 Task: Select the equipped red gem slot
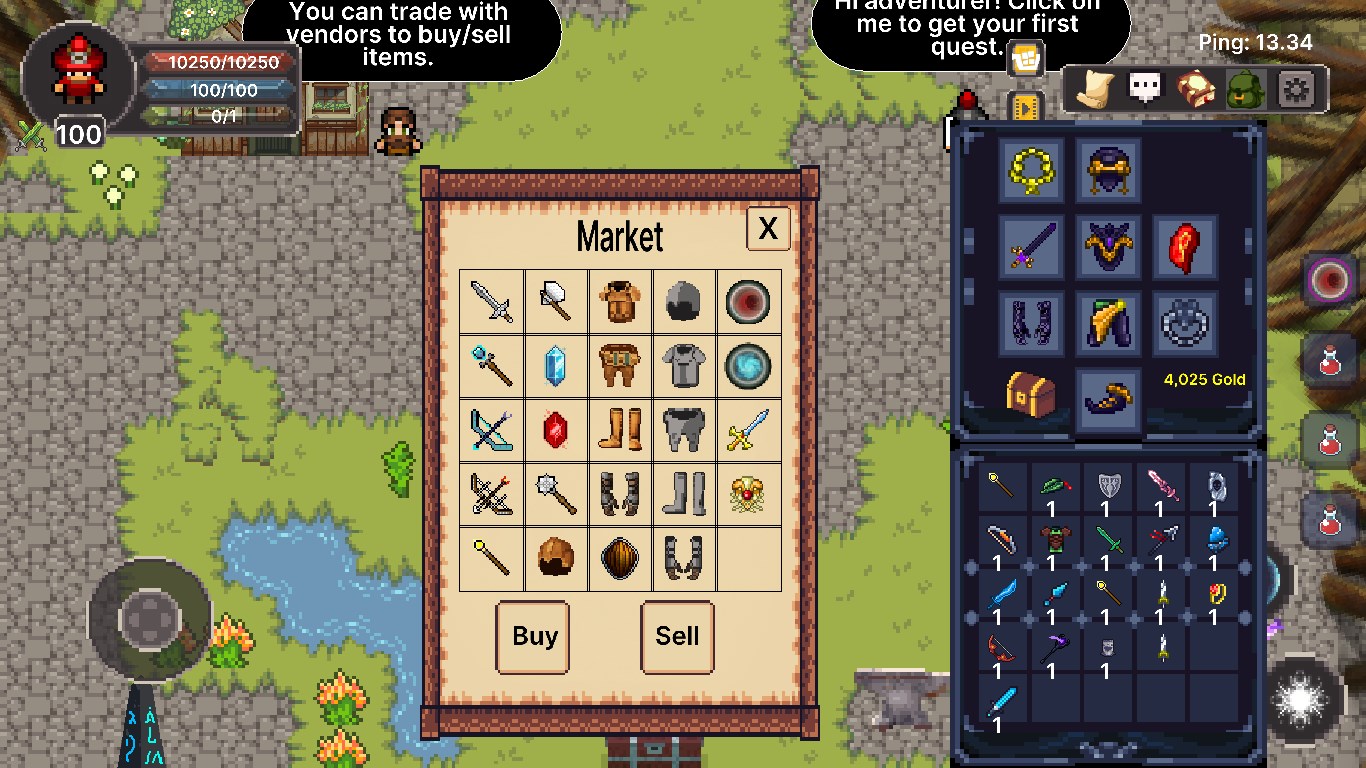[x=1185, y=246]
